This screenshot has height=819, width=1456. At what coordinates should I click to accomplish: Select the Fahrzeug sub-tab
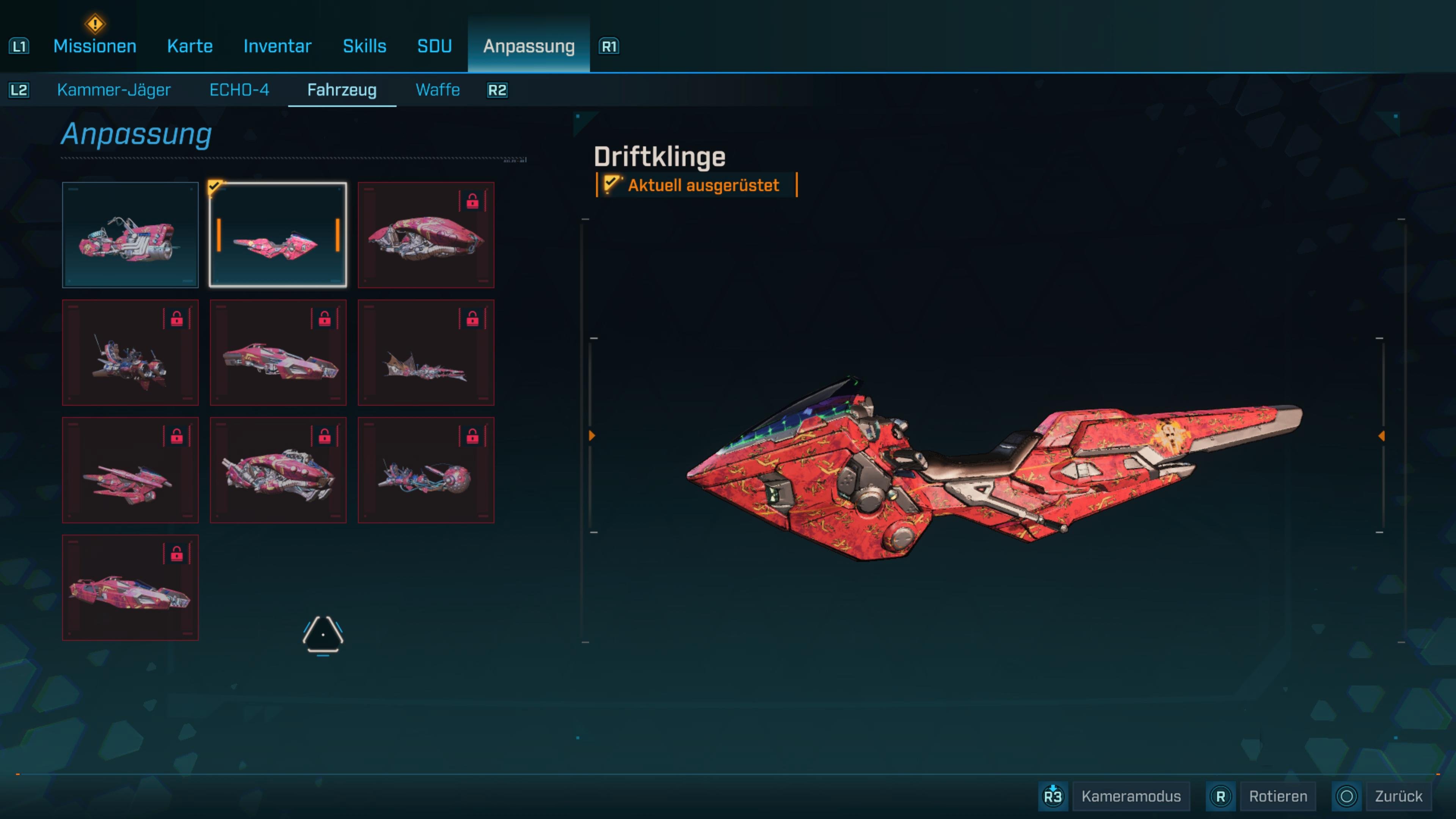(341, 90)
